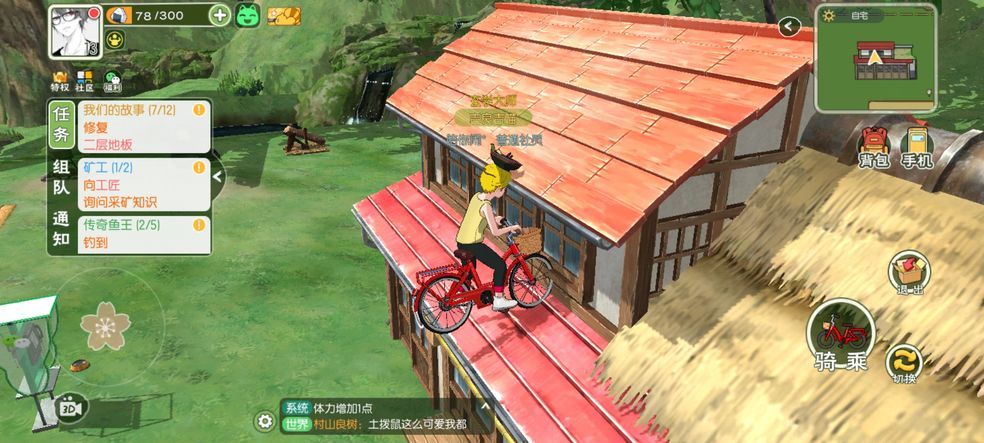Select the 我们的故事 quest entry
This screenshot has height=443, width=984.
pyautogui.click(x=144, y=127)
